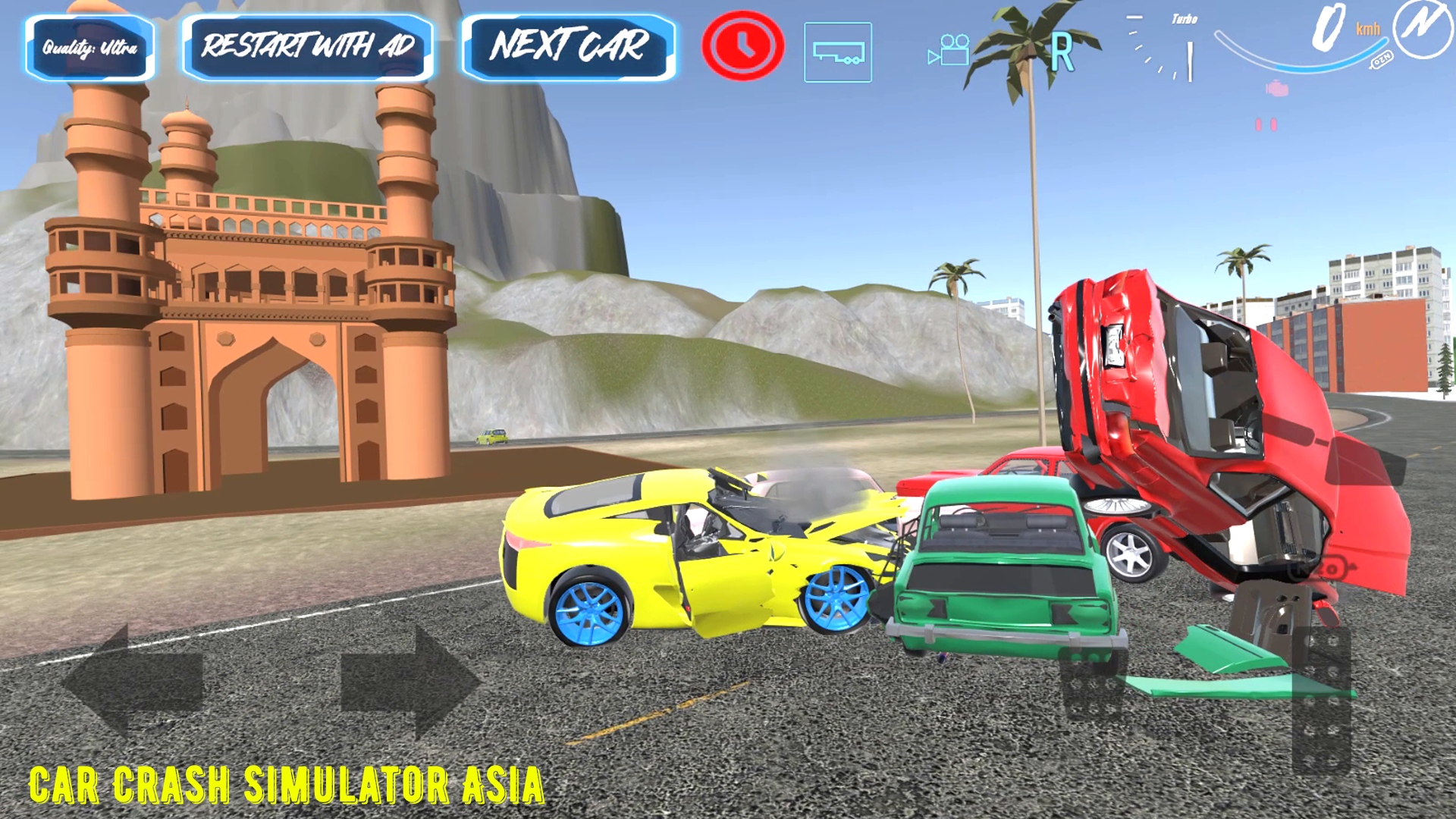Click the fuel gauge needle
The height and width of the screenshot is (819, 1456).
1190,60
